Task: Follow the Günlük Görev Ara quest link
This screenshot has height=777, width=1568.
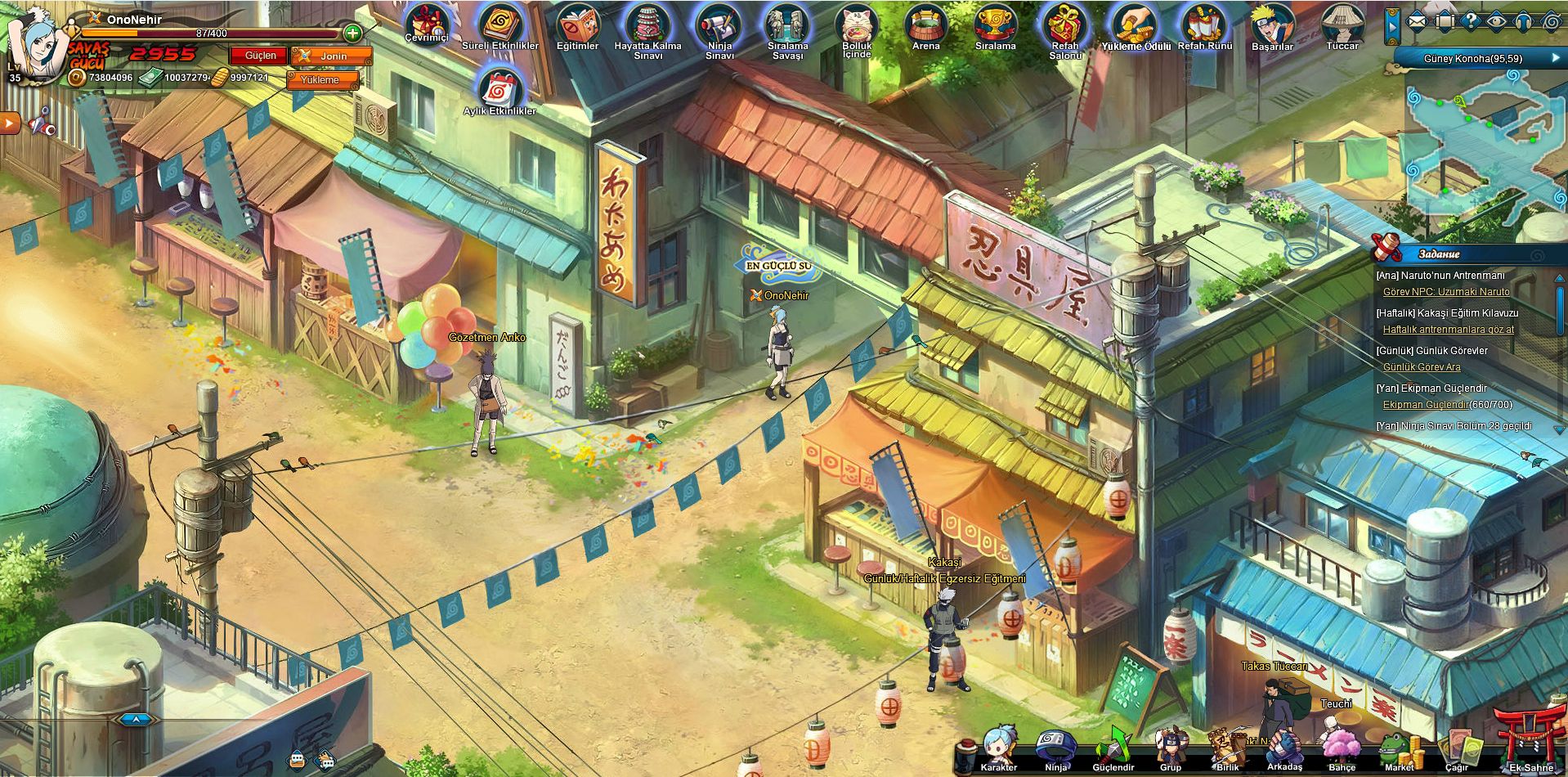Action: pos(1422,367)
